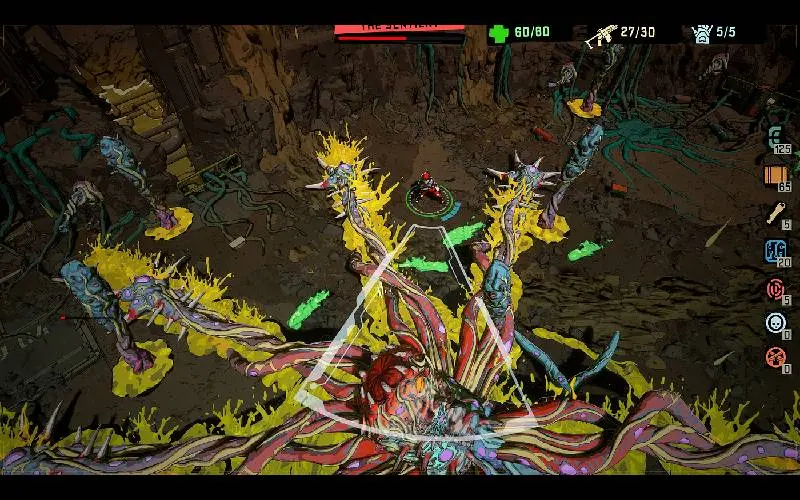This screenshot has width=800, height=500.
Task: Click the turret icon in the top bar
Action: pyautogui.click(x=702, y=33)
